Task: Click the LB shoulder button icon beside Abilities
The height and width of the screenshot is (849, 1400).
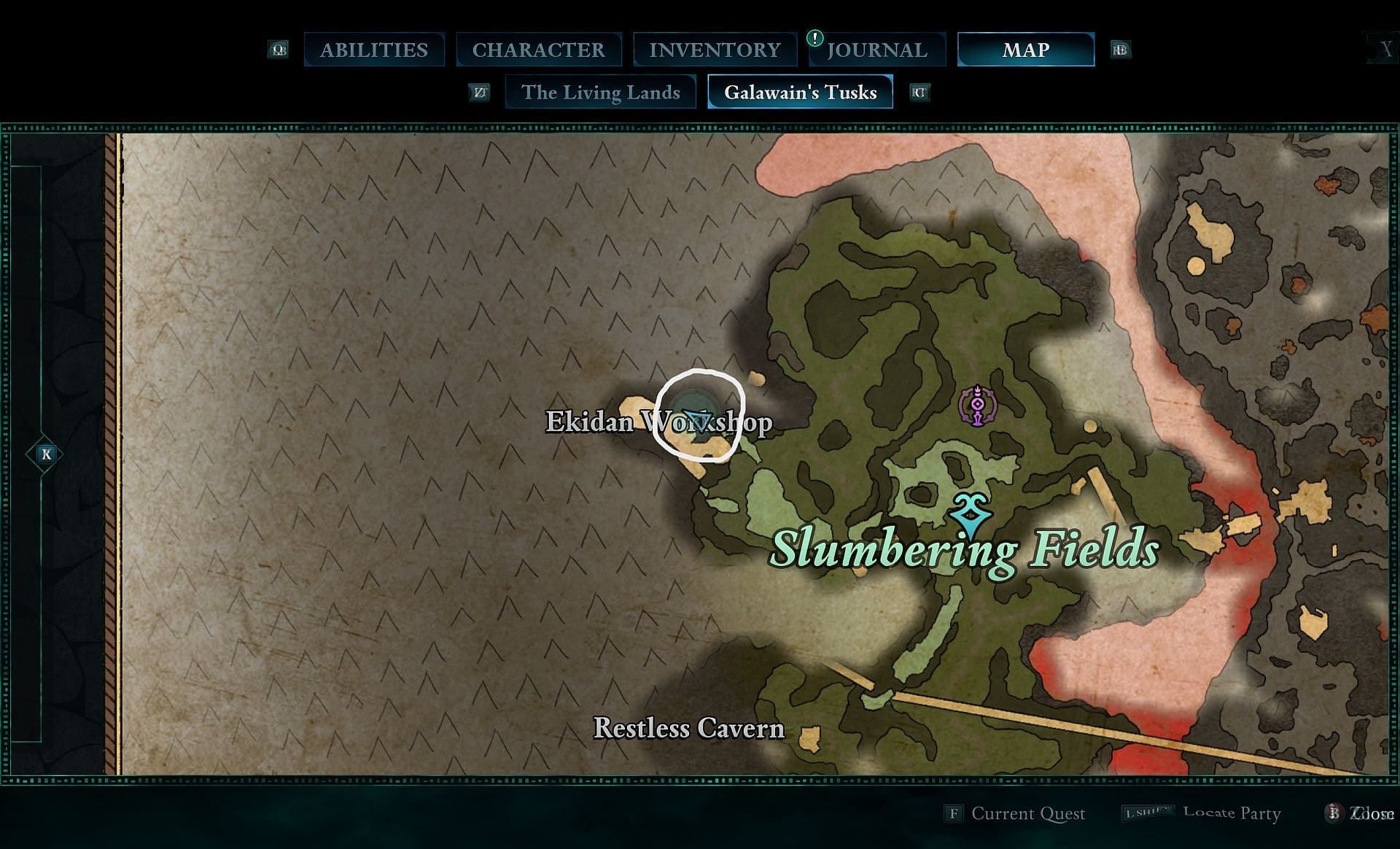Action: click(x=279, y=49)
